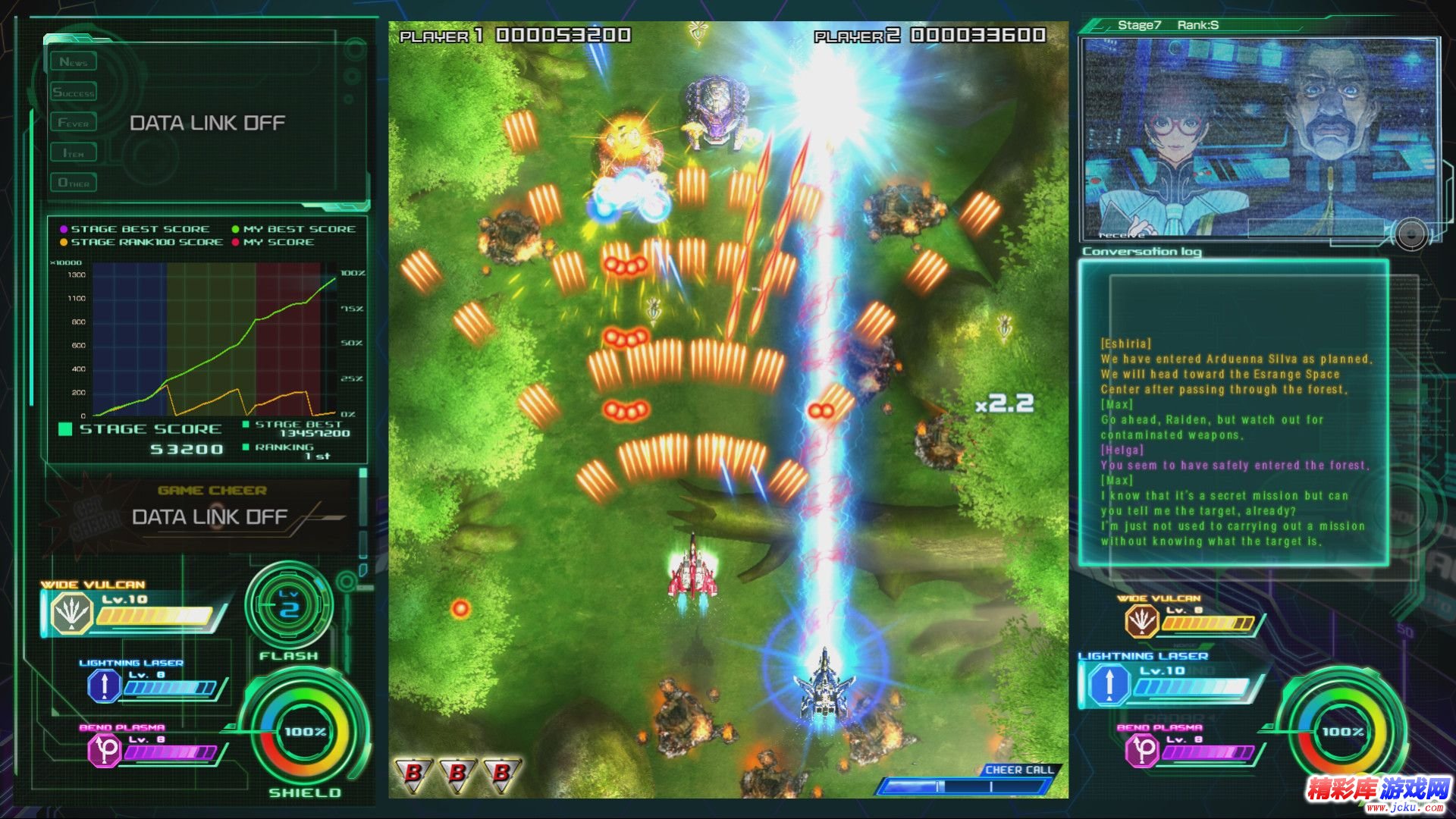
Task: Select the Wide Vulcan Lv.8 weapon icon
Action: click(x=1141, y=621)
